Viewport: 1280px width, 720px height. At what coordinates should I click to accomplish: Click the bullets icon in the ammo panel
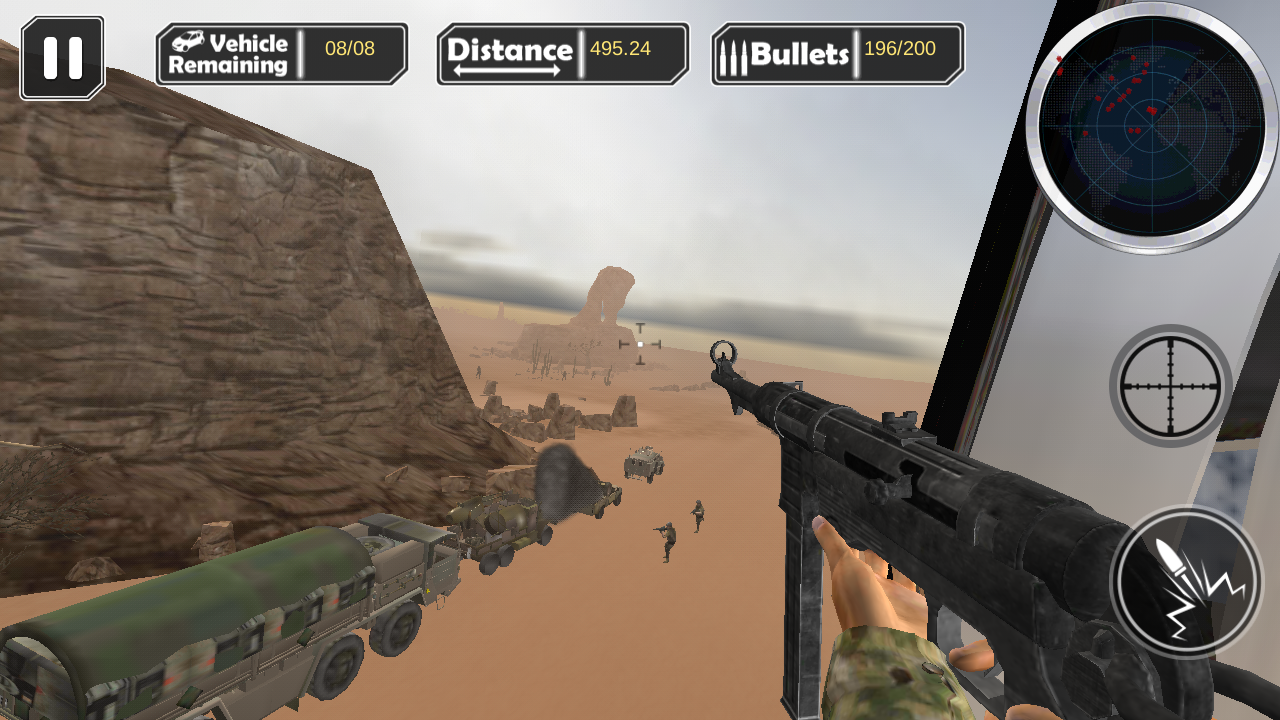[x=733, y=53]
